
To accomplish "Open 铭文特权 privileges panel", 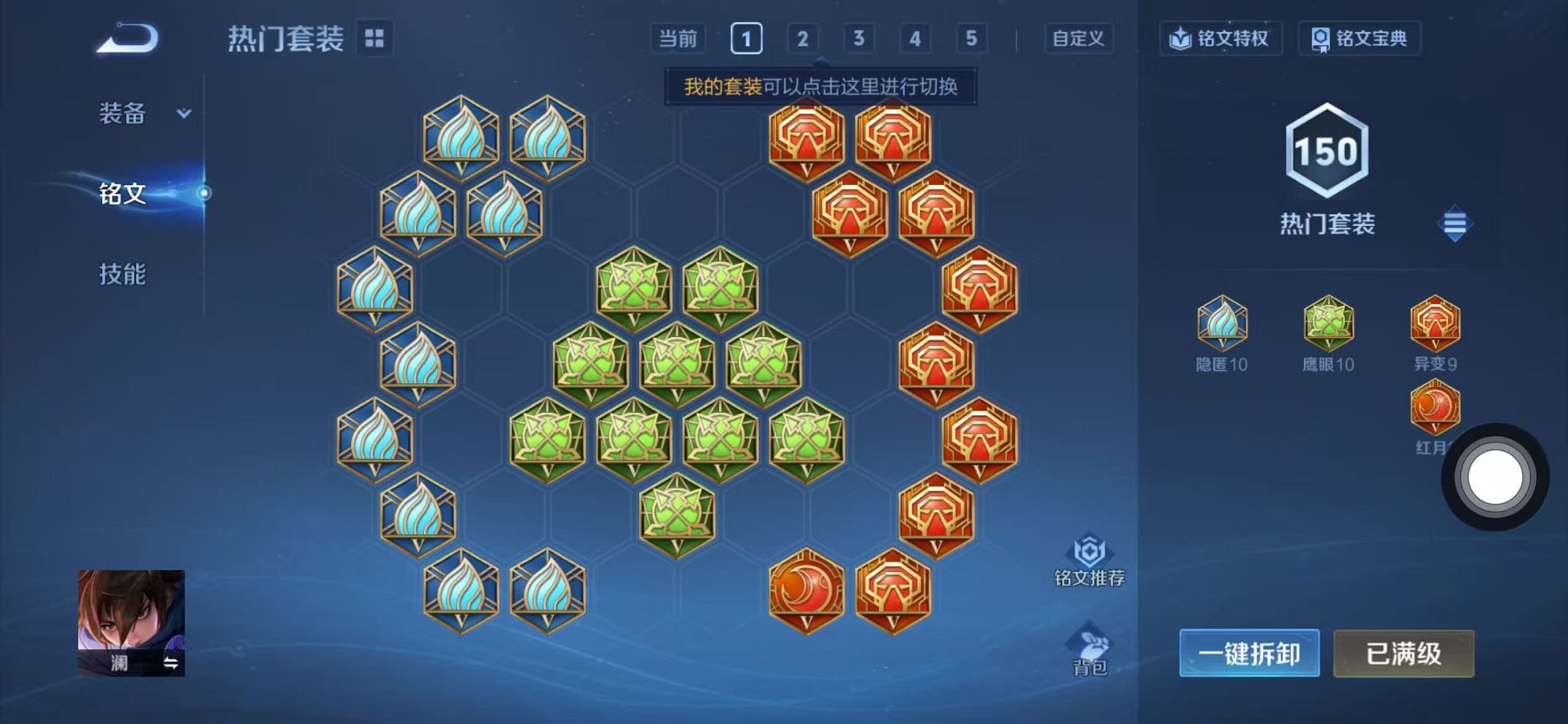I will point(1220,40).
